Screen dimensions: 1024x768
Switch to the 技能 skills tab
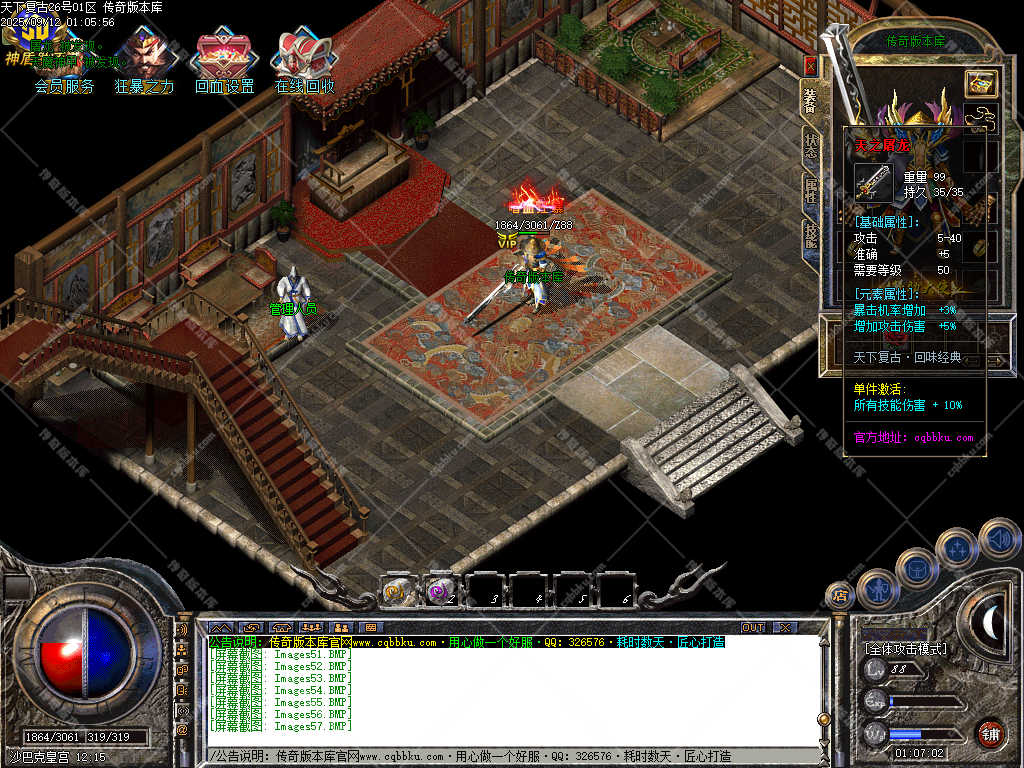click(x=810, y=234)
